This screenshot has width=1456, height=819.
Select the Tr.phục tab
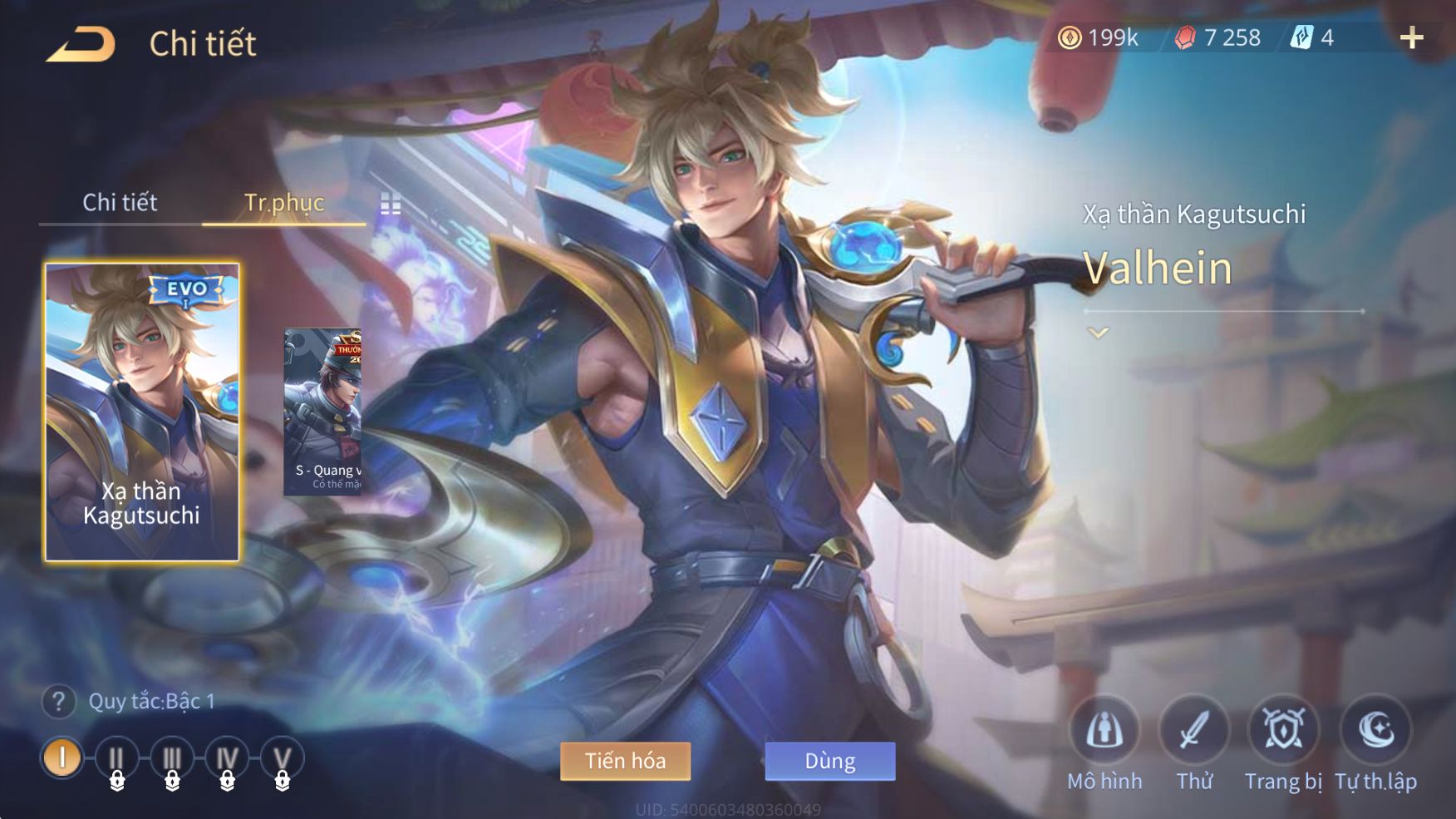(x=283, y=202)
